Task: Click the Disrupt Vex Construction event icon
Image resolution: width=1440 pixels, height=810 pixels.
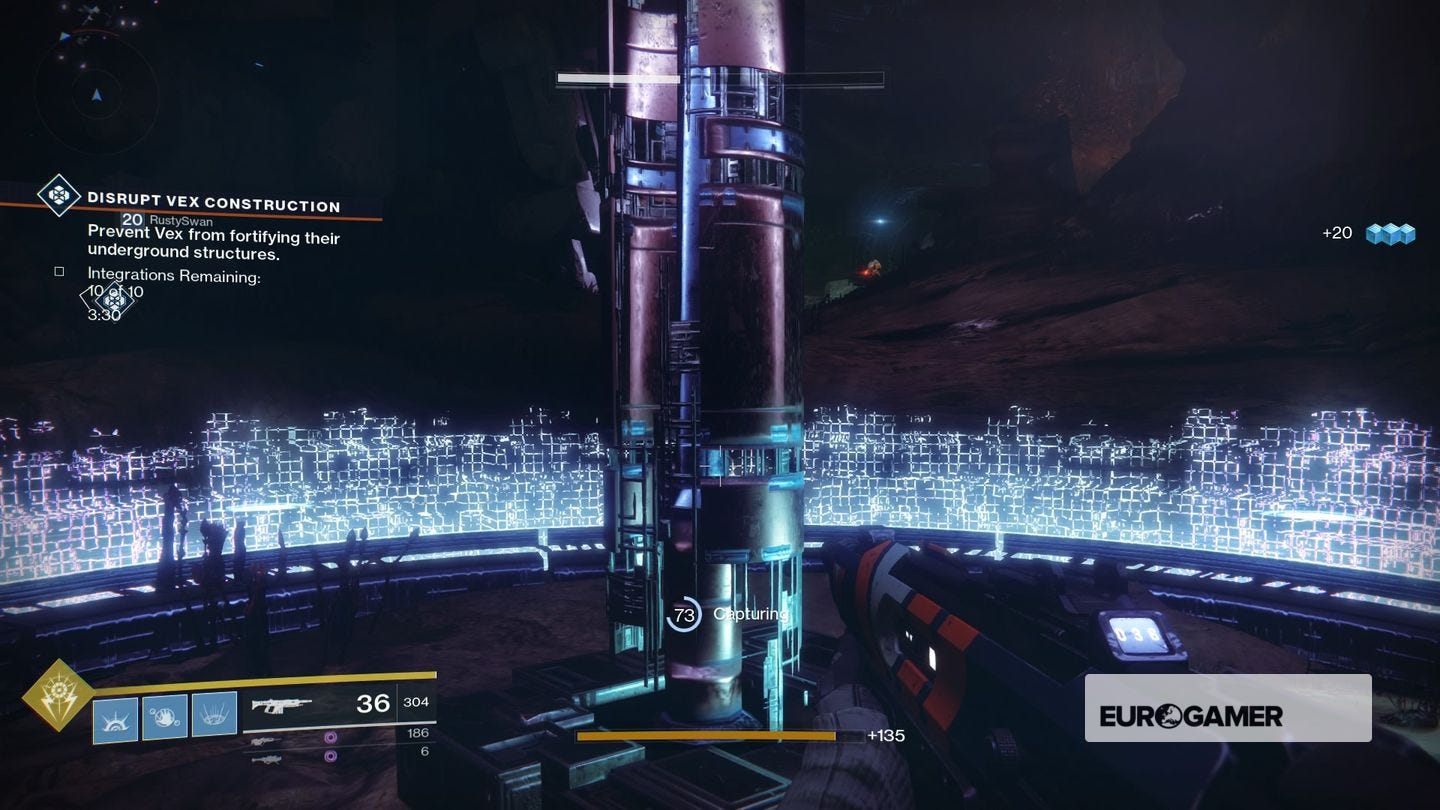Action: (x=58, y=197)
